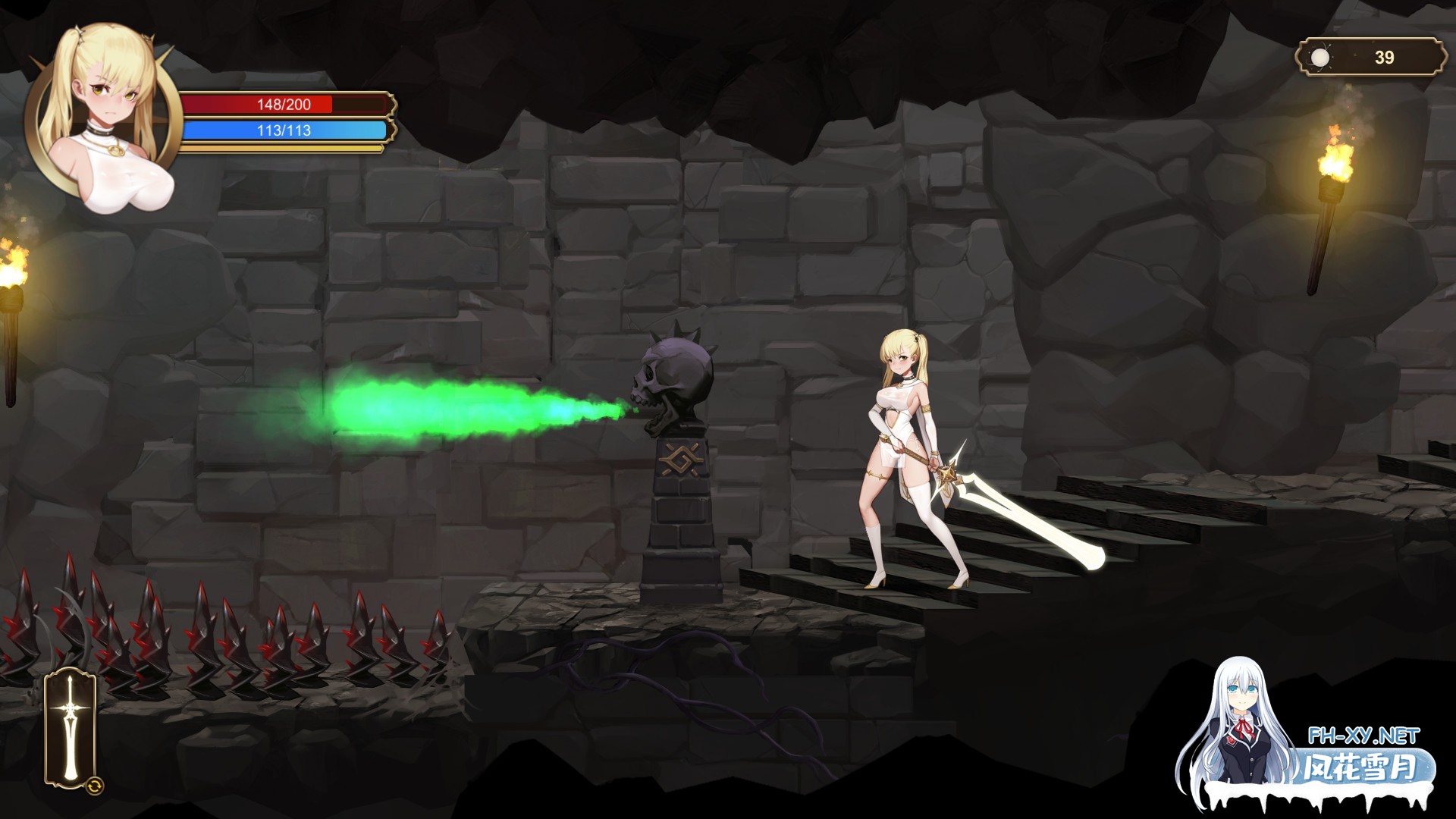Screen dimensions: 1456x819
Task: Click the weapon swap arrows icon
Action: click(x=94, y=788)
